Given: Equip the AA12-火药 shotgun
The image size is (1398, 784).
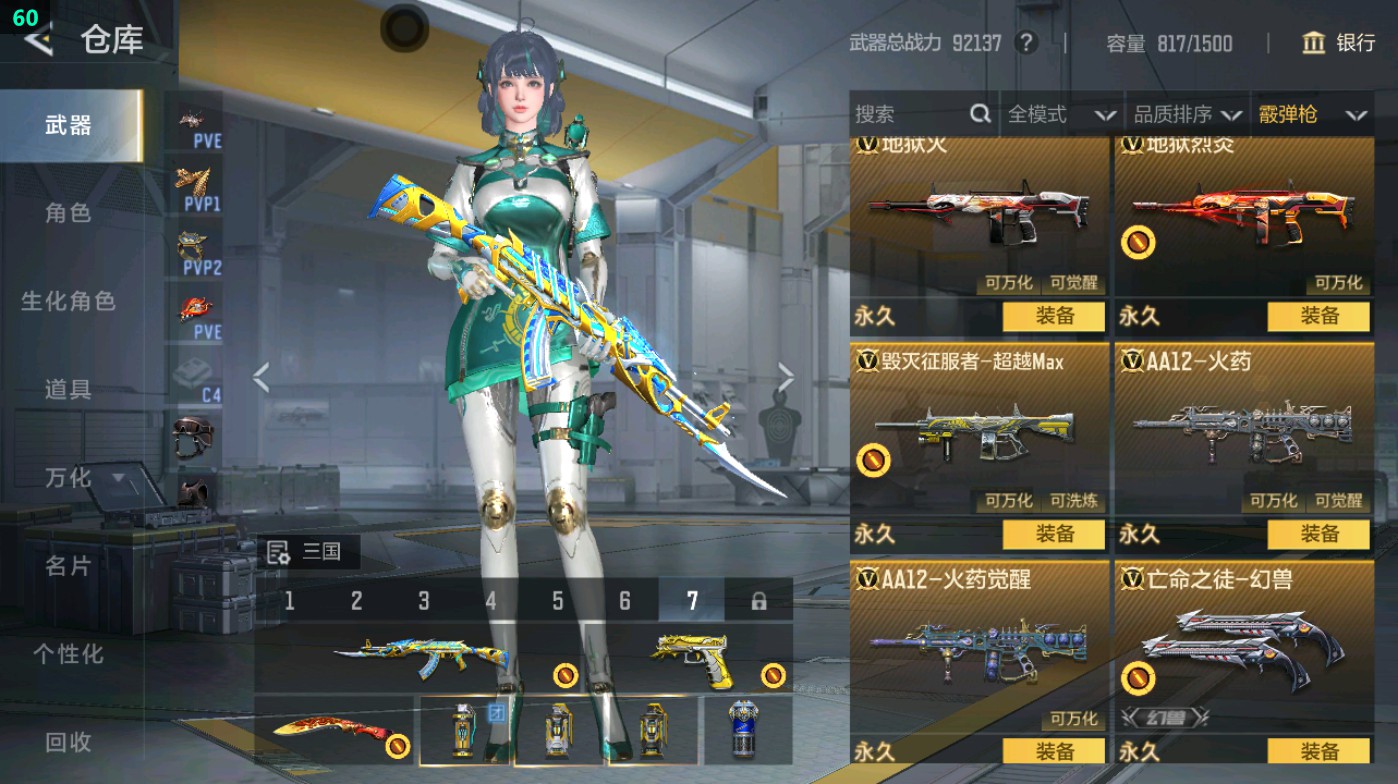Looking at the screenshot, I should coord(1318,534).
